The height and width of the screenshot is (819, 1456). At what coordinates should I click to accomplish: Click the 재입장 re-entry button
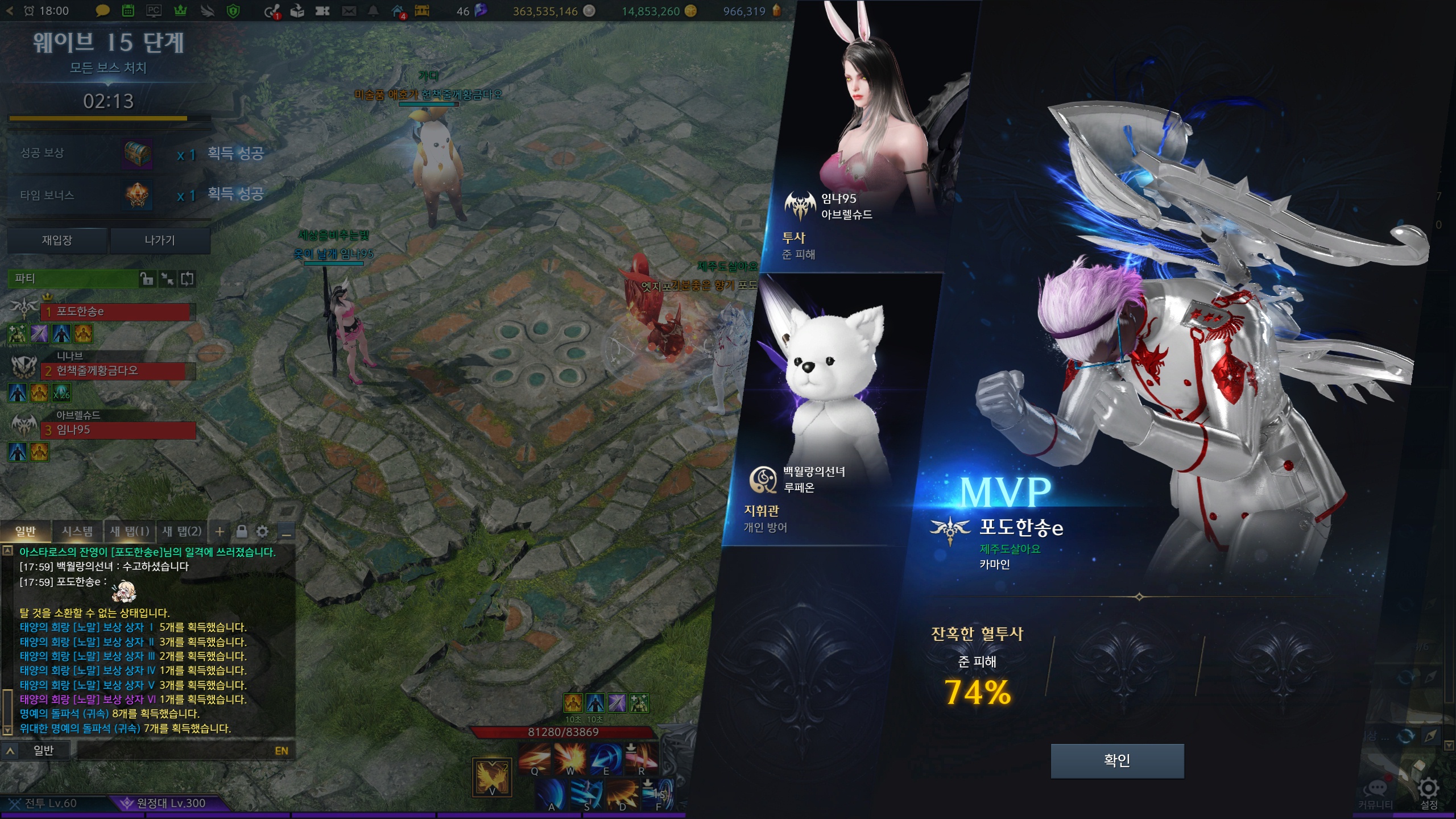pos(57,240)
